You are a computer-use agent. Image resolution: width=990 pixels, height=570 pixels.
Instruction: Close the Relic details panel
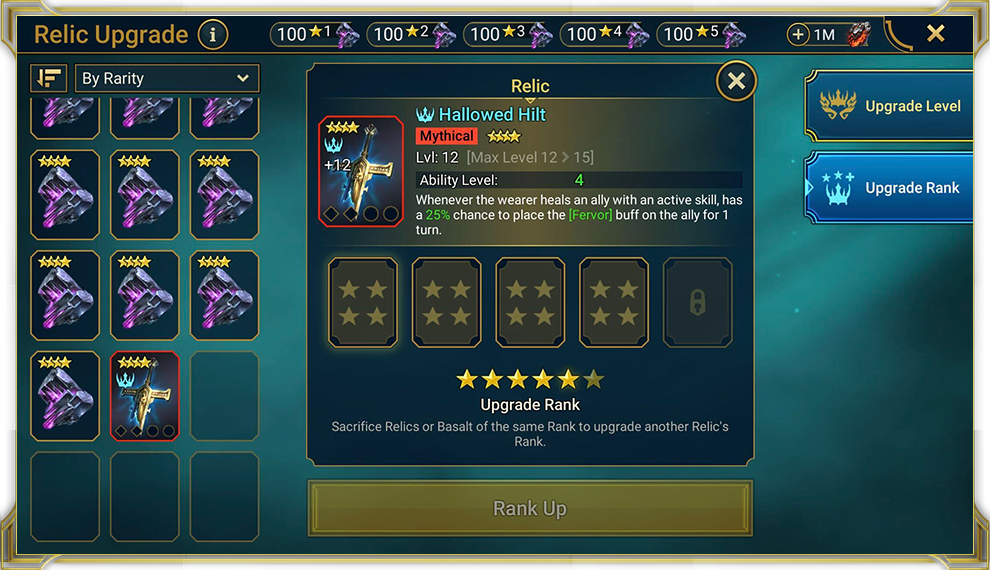736,81
